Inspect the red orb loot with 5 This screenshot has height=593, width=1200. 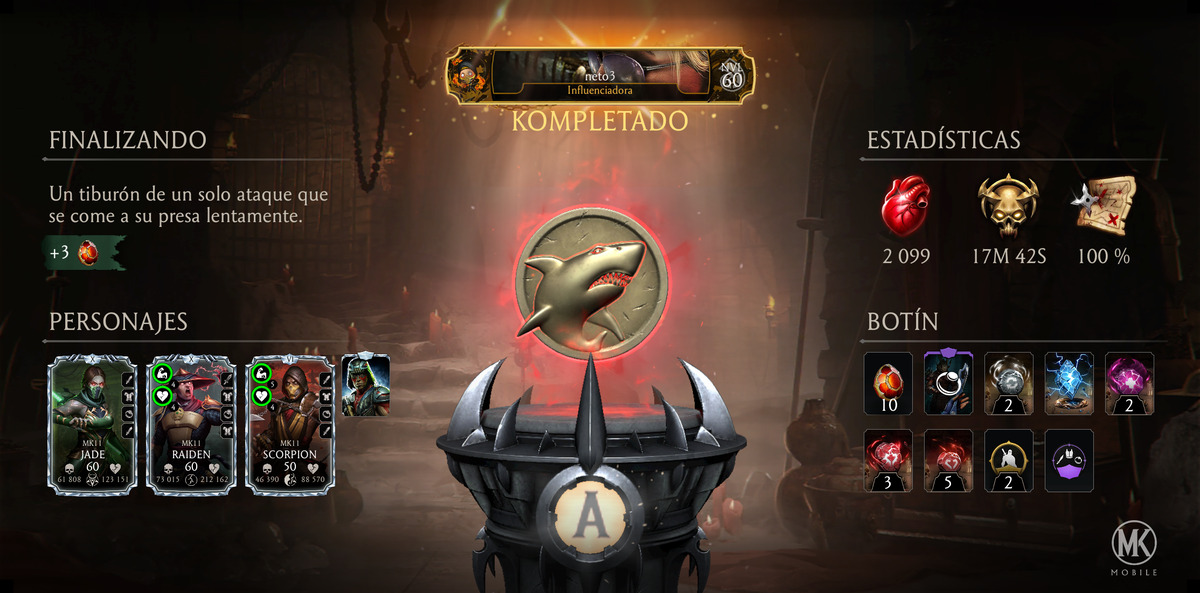coord(949,460)
